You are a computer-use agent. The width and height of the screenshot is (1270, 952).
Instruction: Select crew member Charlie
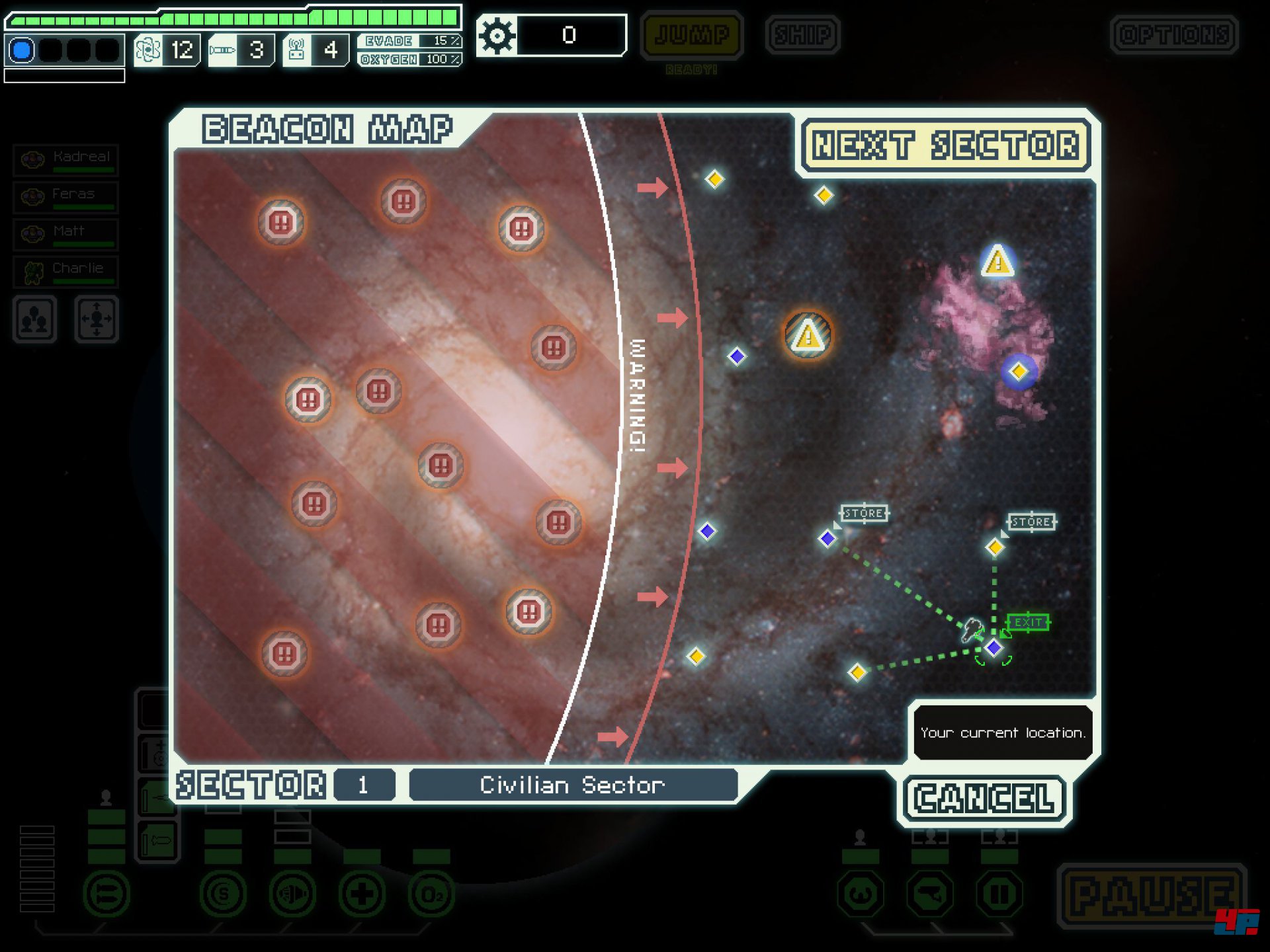point(66,271)
